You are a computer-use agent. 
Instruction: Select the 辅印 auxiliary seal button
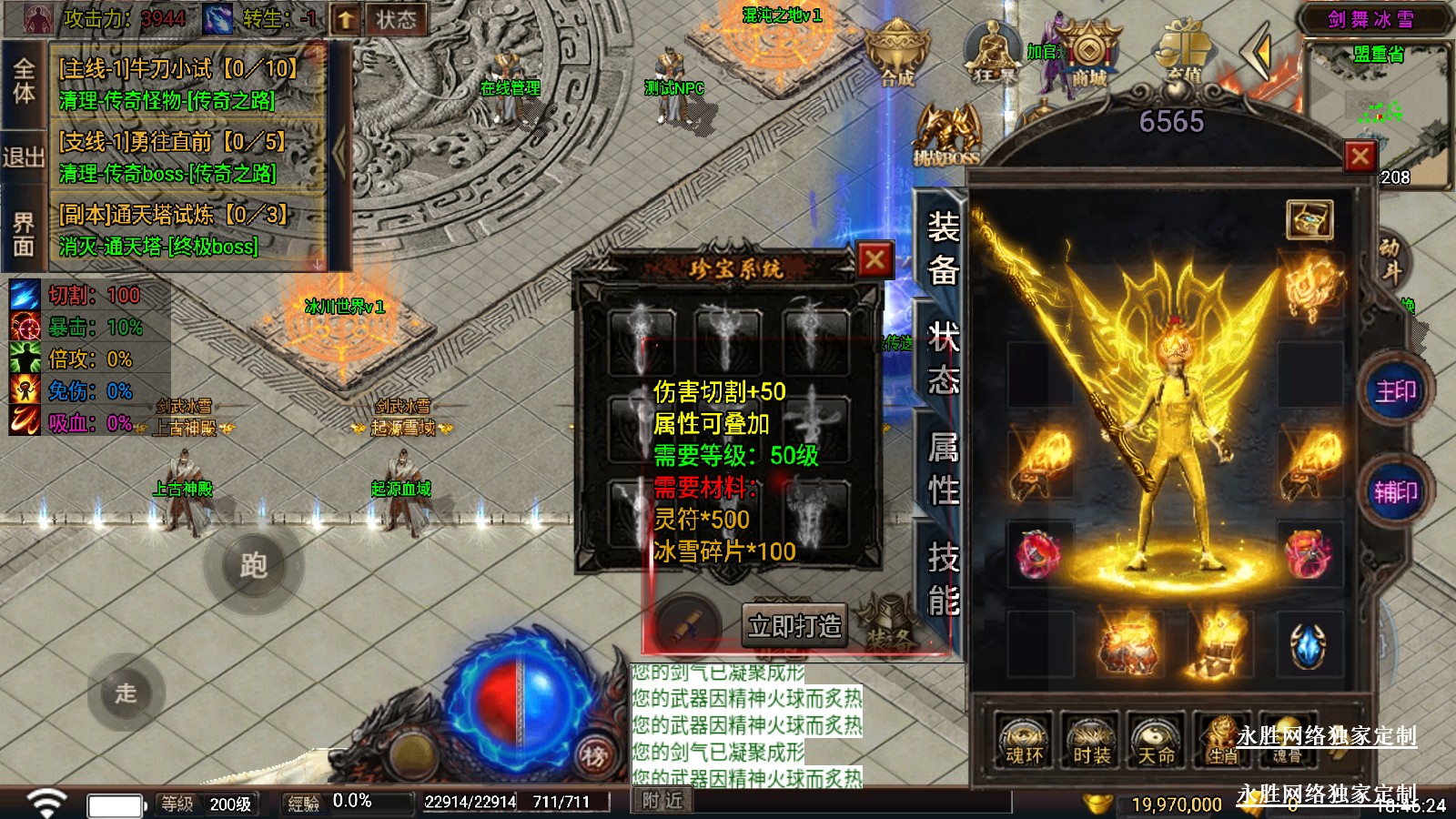point(1395,492)
